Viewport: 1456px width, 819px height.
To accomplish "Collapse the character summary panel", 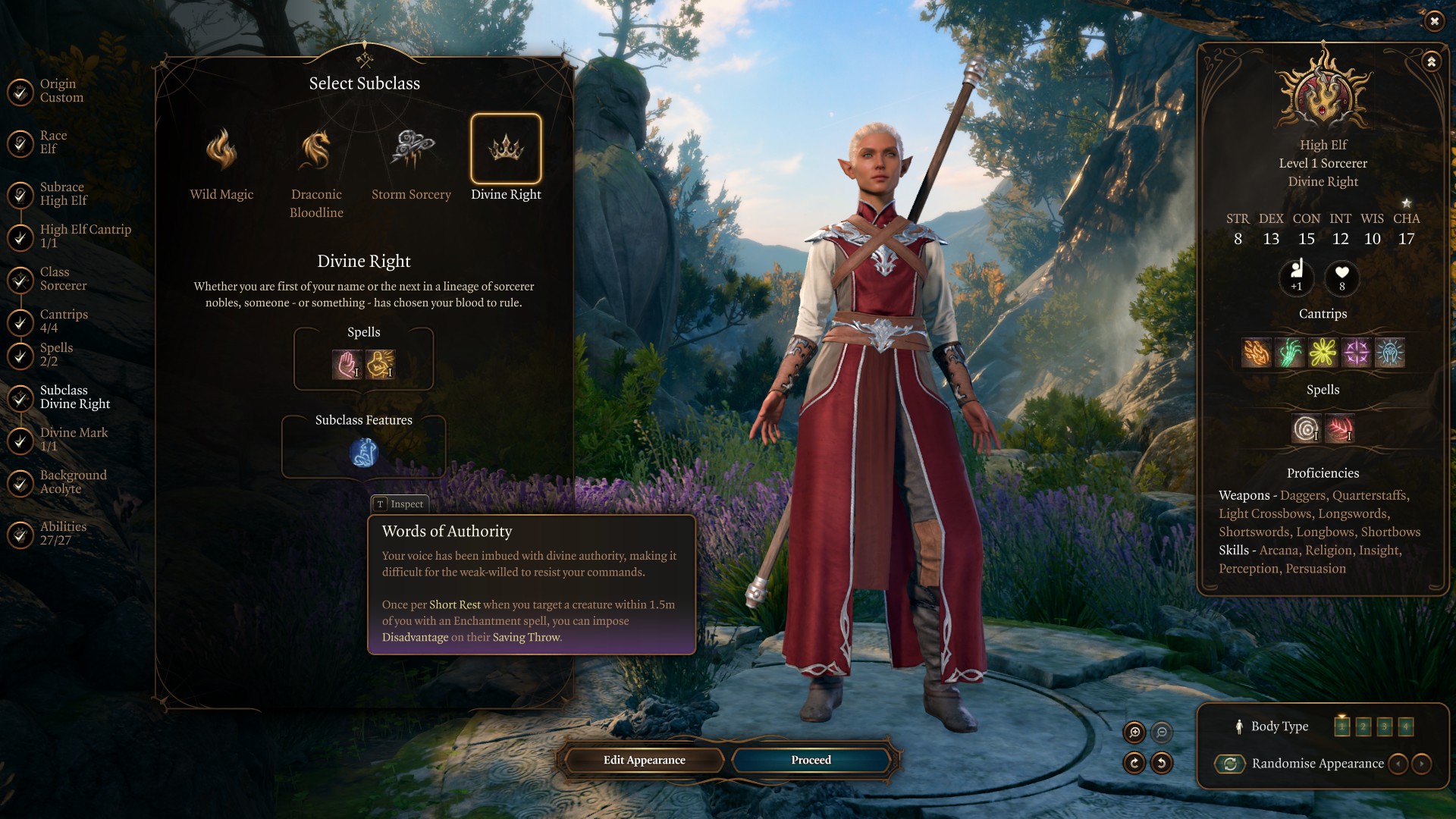I will coord(1431,62).
